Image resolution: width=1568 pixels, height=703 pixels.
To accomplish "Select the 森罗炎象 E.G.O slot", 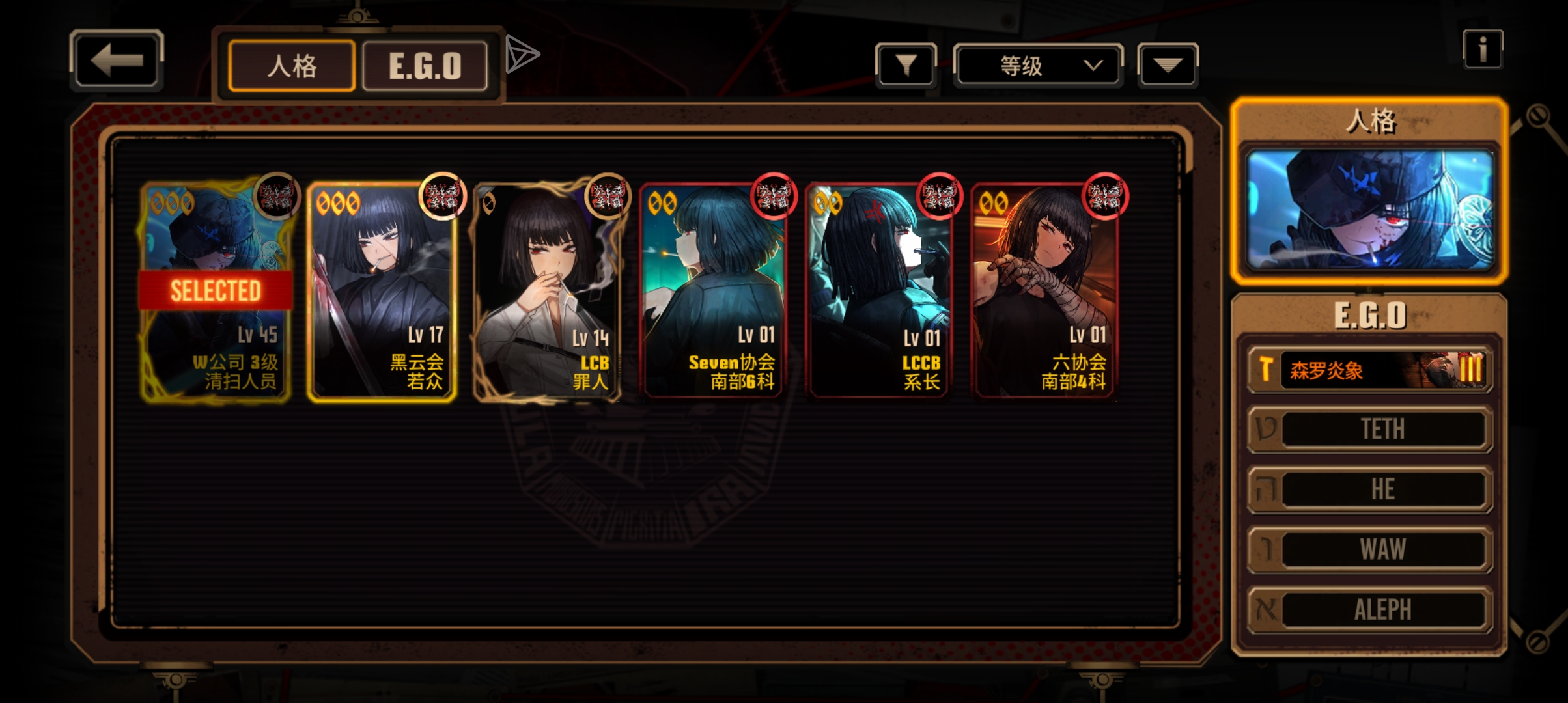I will [x=1370, y=370].
